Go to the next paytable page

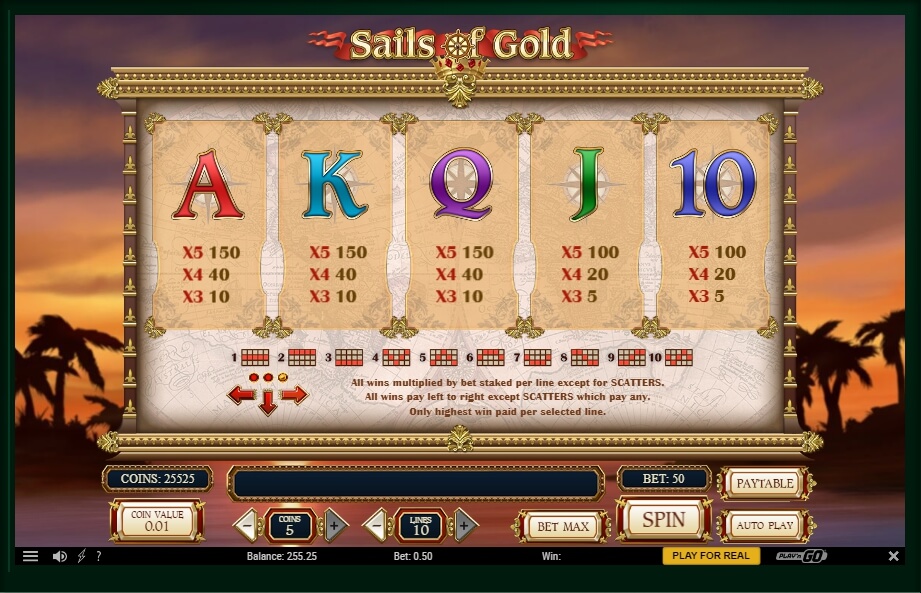point(294,395)
